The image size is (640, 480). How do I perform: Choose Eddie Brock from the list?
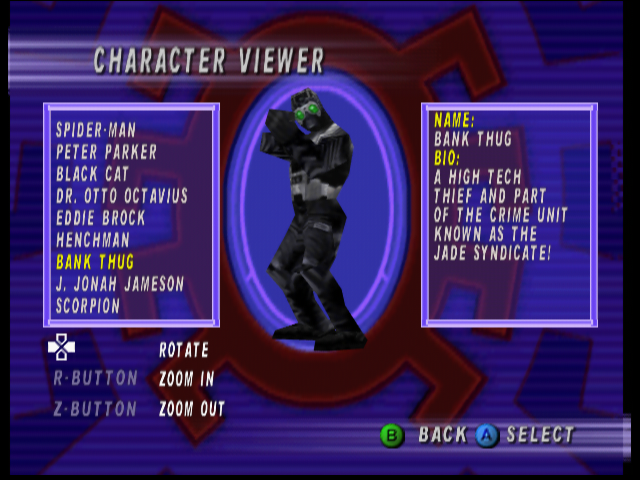point(101,218)
